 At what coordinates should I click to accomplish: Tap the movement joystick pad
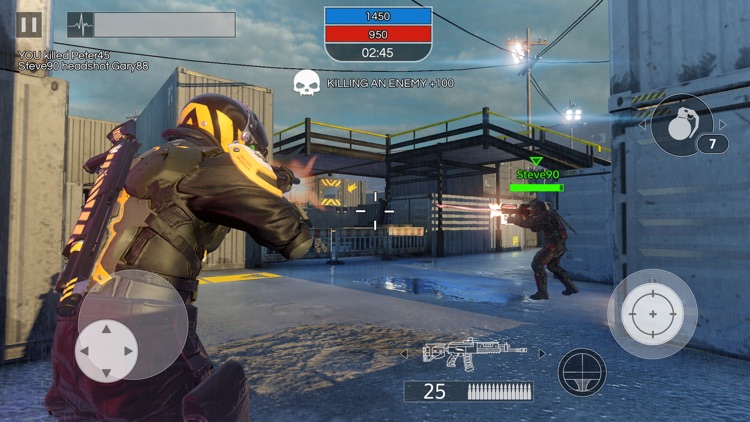(107, 351)
